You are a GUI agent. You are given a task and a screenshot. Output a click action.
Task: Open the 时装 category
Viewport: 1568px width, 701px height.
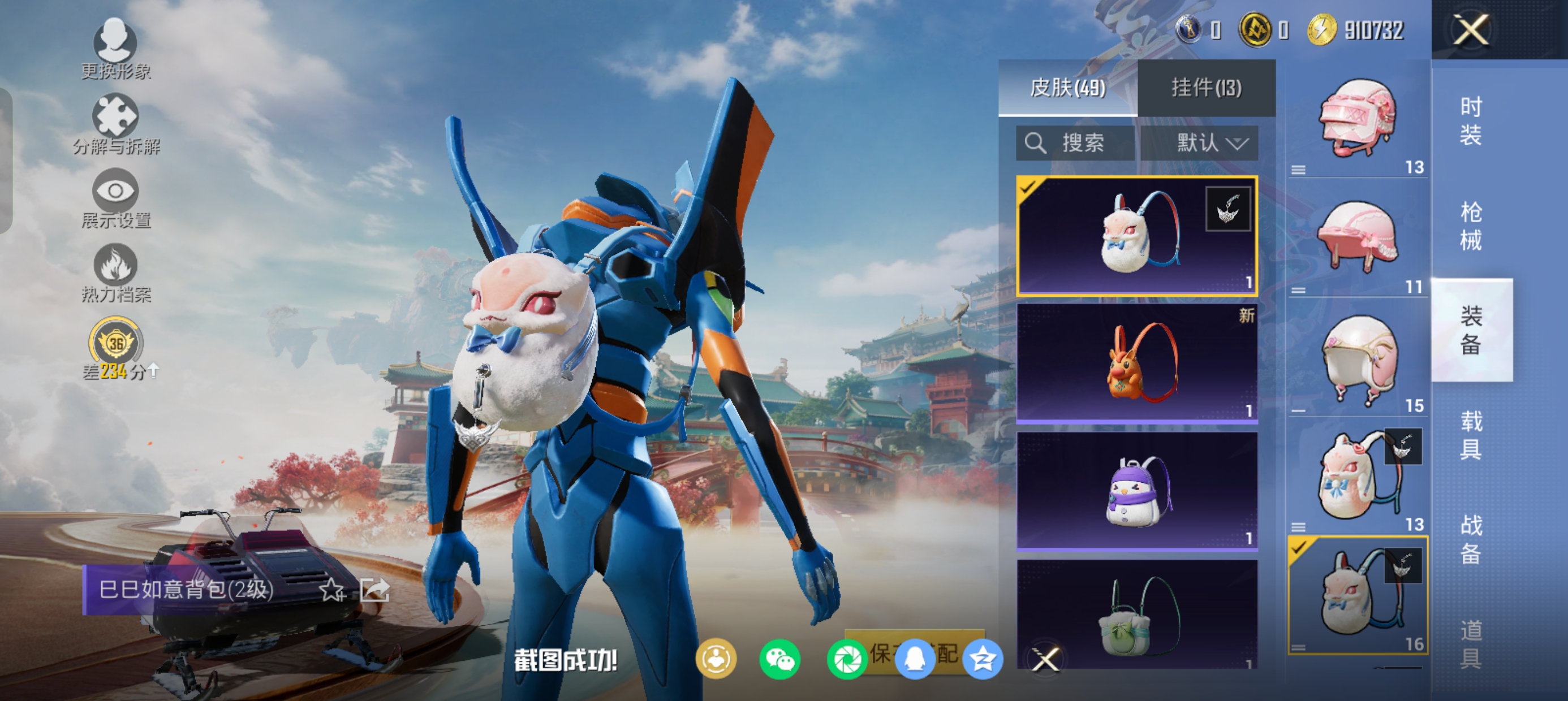(x=1471, y=121)
